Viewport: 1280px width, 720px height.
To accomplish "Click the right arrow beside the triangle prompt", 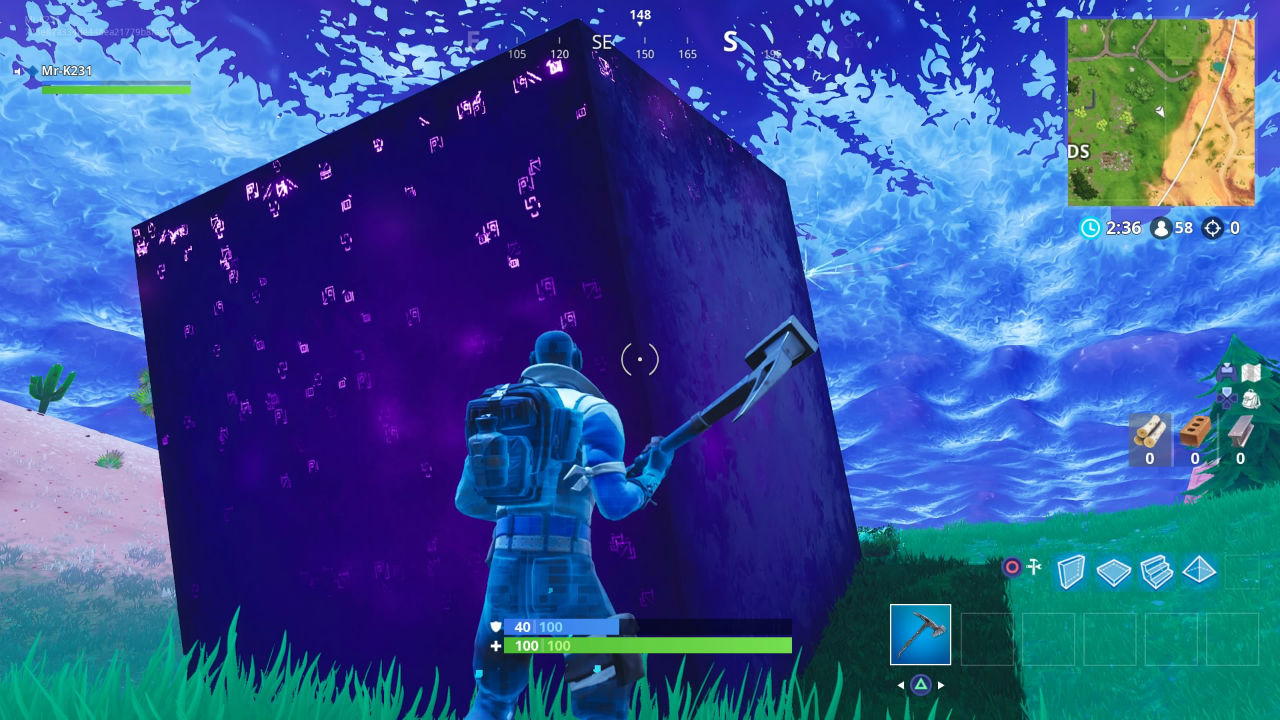I will 940,684.
